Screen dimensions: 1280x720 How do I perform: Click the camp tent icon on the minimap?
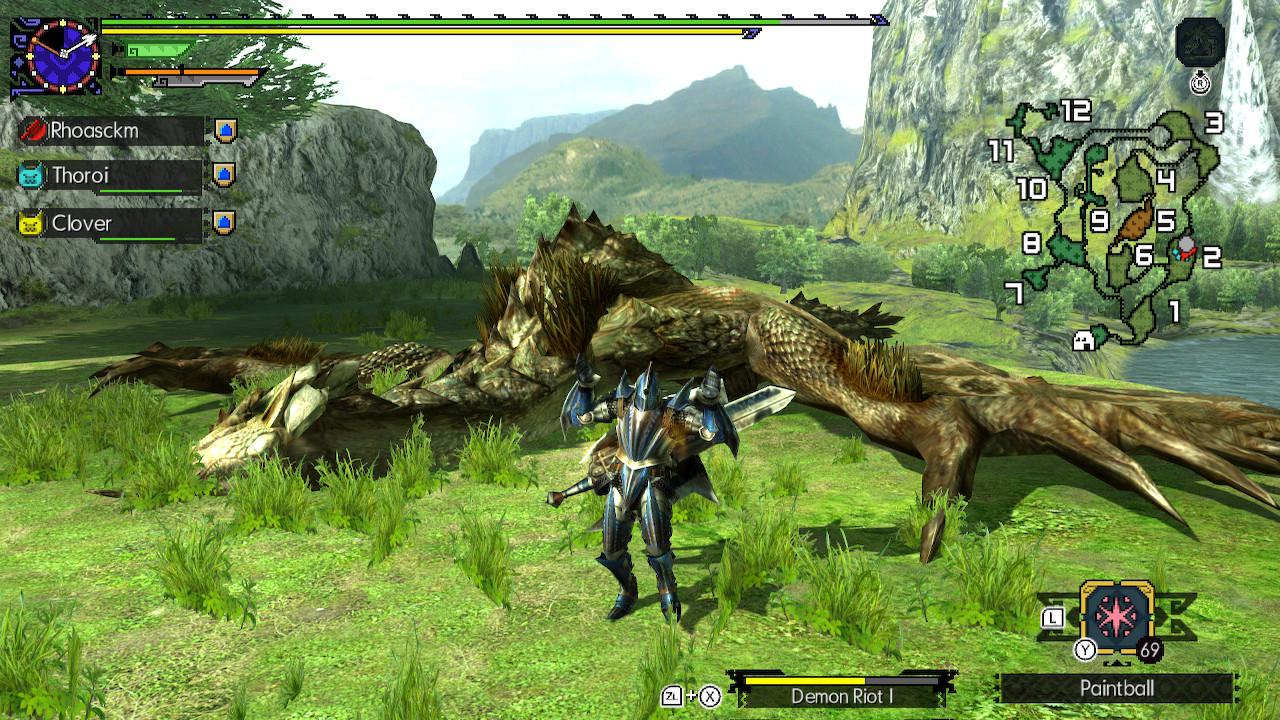click(1085, 340)
